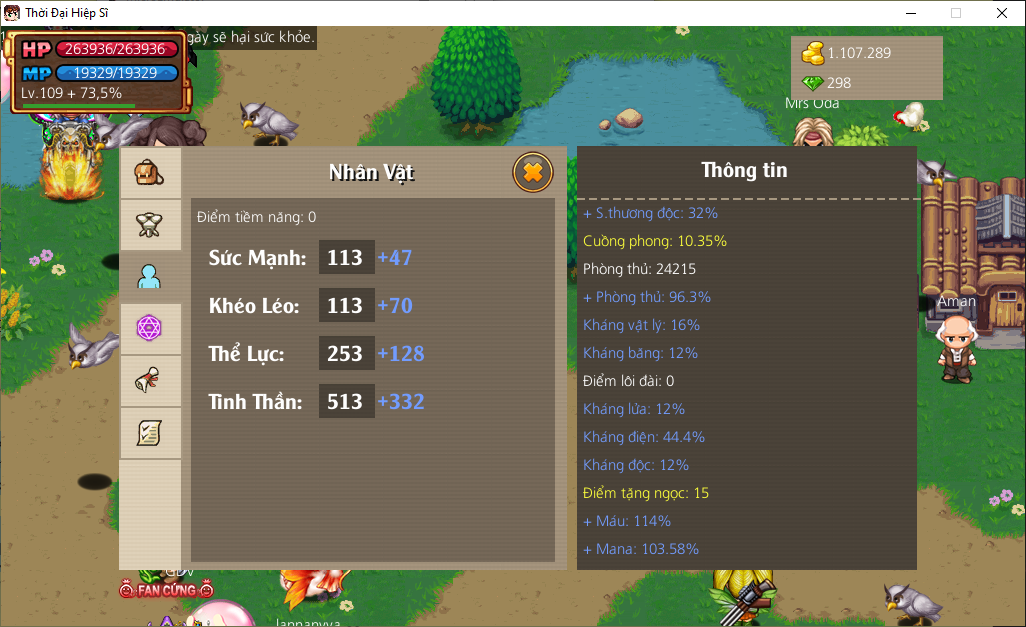This screenshot has width=1026, height=627.
Task: Click the Thể Lực value box
Action: pyautogui.click(x=346, y=354)
